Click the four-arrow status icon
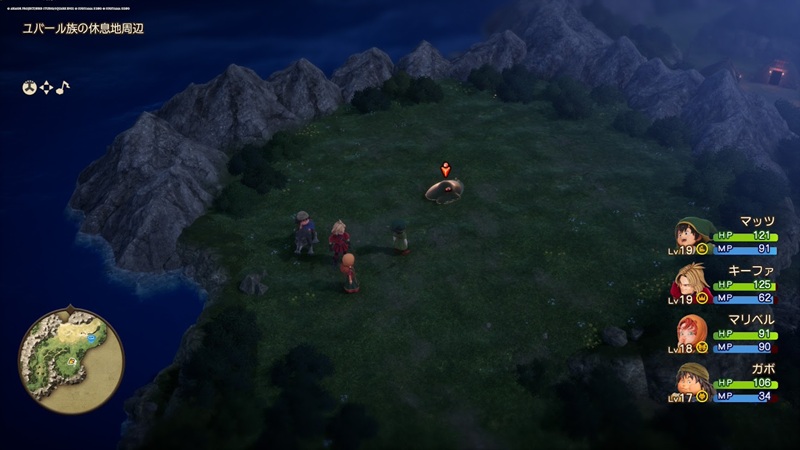This screenshot has height=450, width=800. pyautogui.click(x=46, y=88)
